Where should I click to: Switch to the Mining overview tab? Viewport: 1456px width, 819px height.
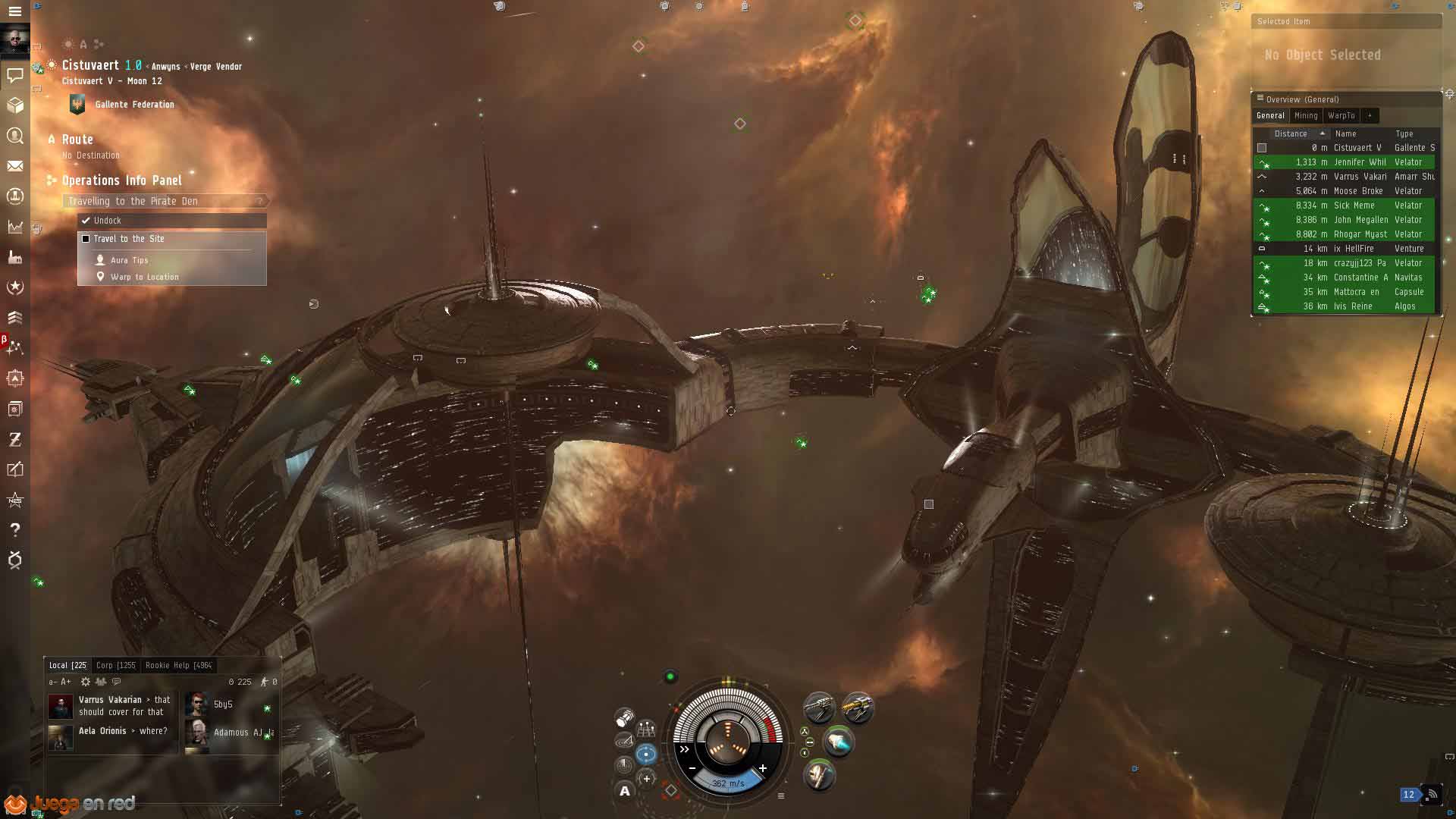(x=1305, y=116)
